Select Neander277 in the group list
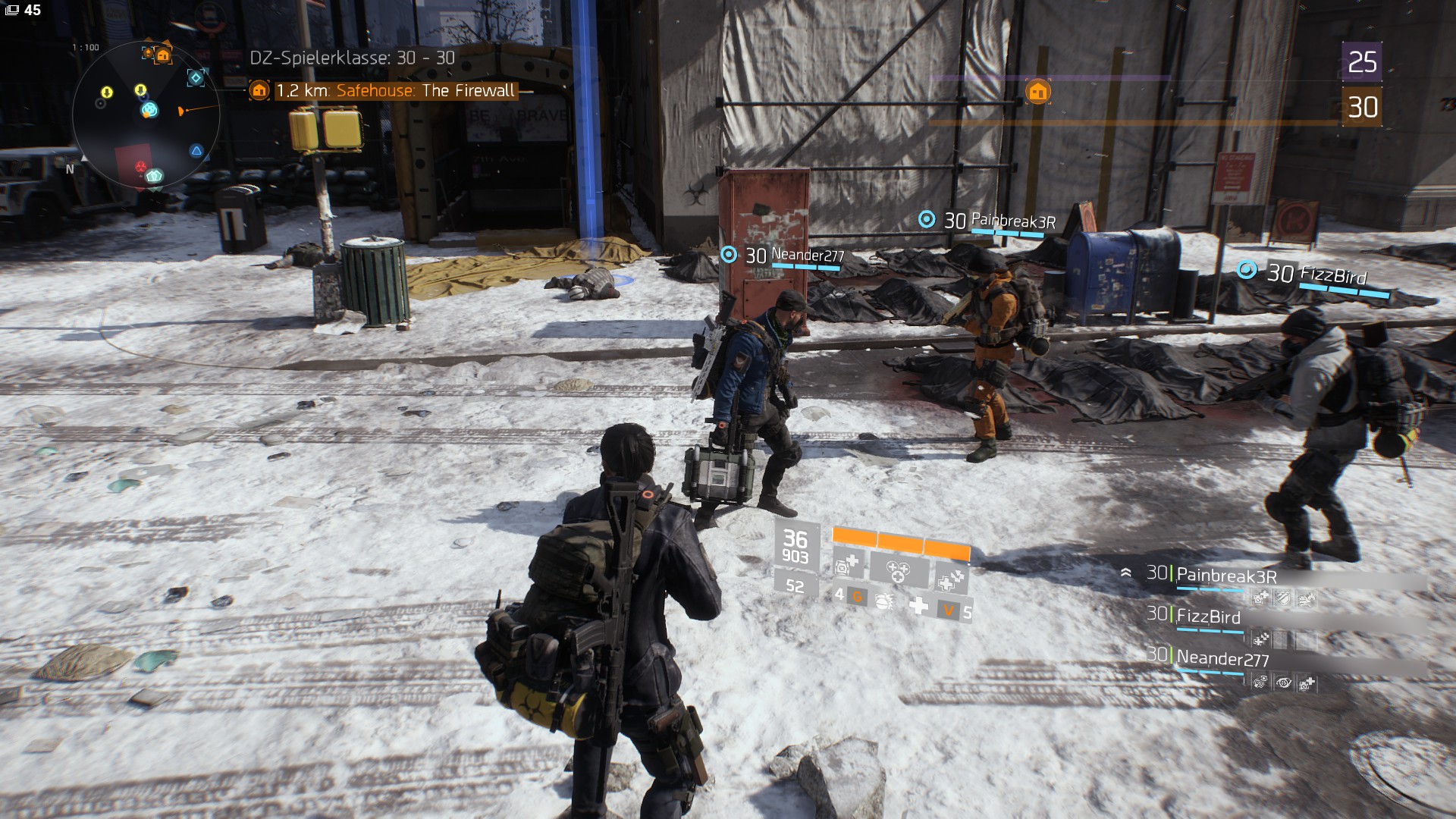 tap(1222, 659)
